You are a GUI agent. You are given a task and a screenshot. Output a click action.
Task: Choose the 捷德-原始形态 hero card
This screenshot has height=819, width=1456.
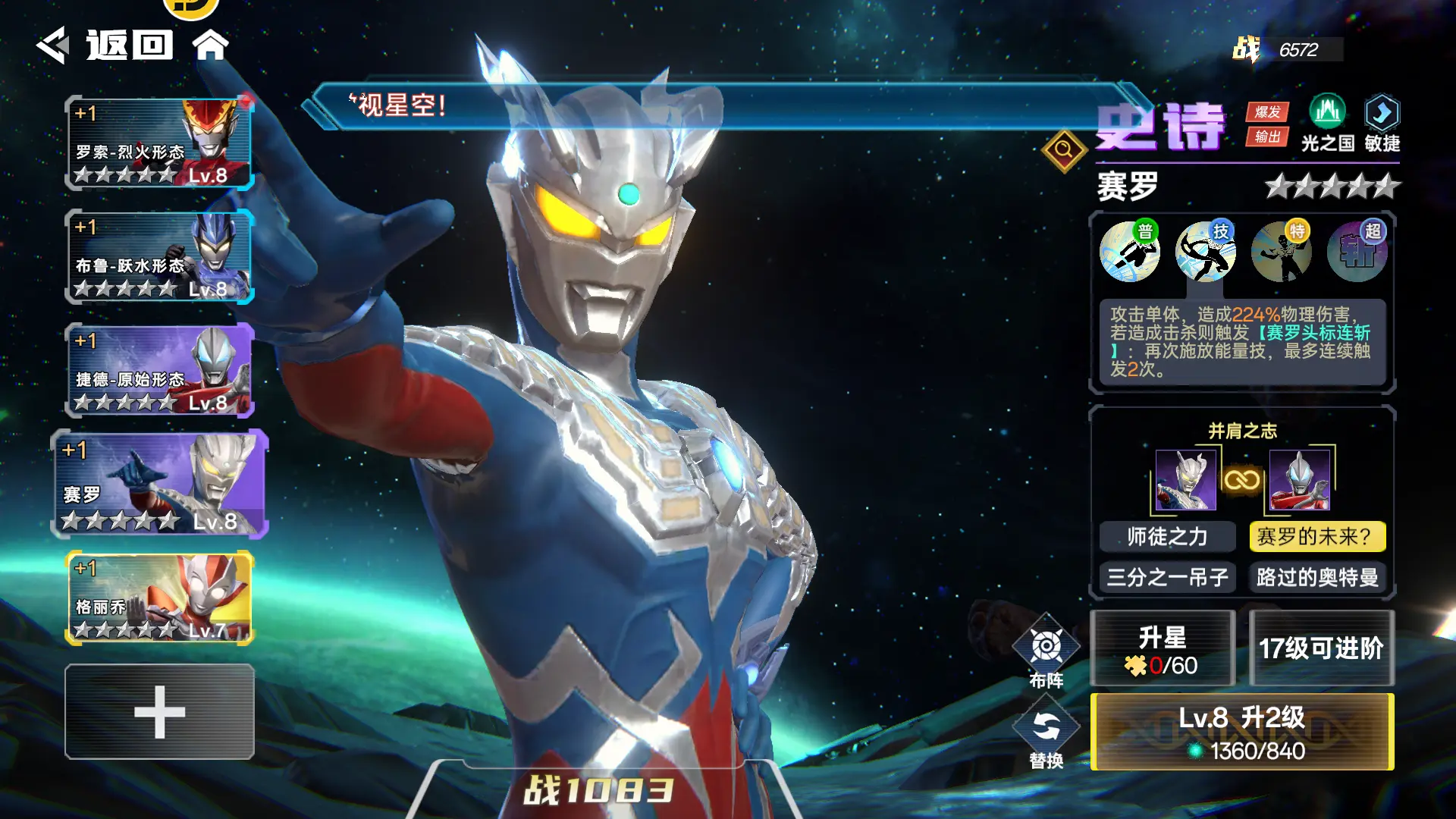(x=159, y=371)
